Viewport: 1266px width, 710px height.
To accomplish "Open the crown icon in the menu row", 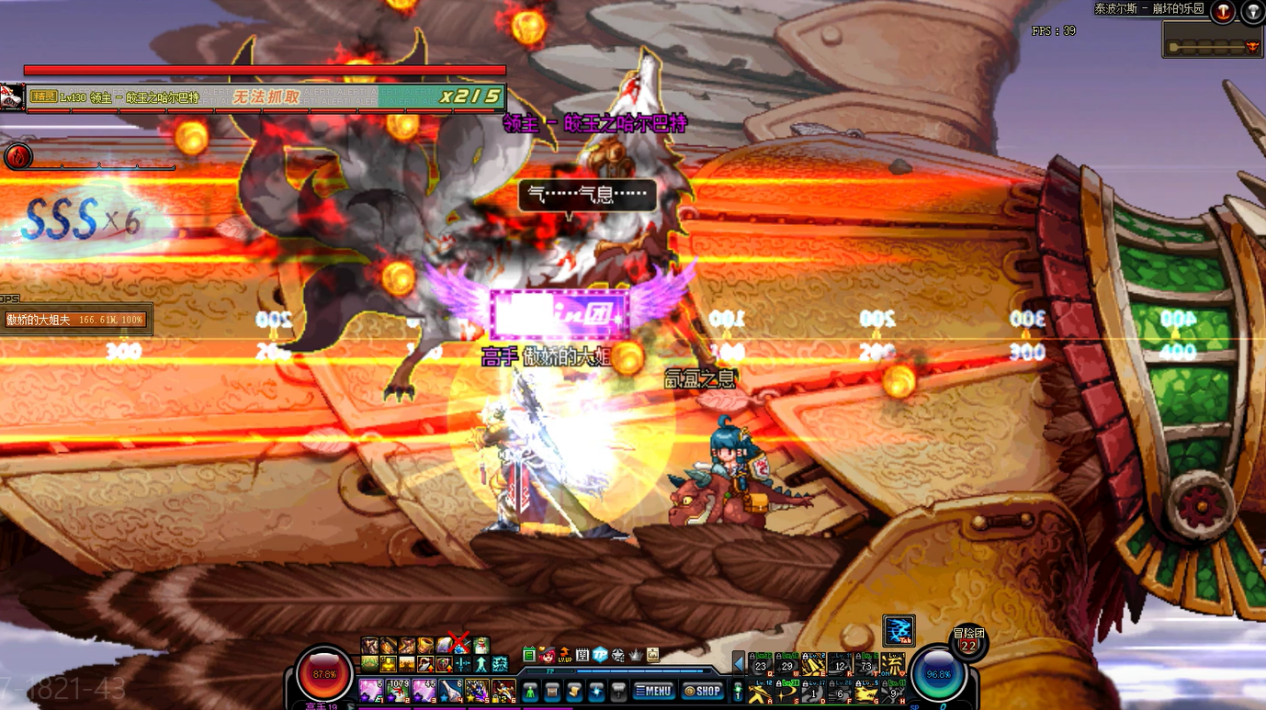I will pyautogui.click(x=635, y=655).
